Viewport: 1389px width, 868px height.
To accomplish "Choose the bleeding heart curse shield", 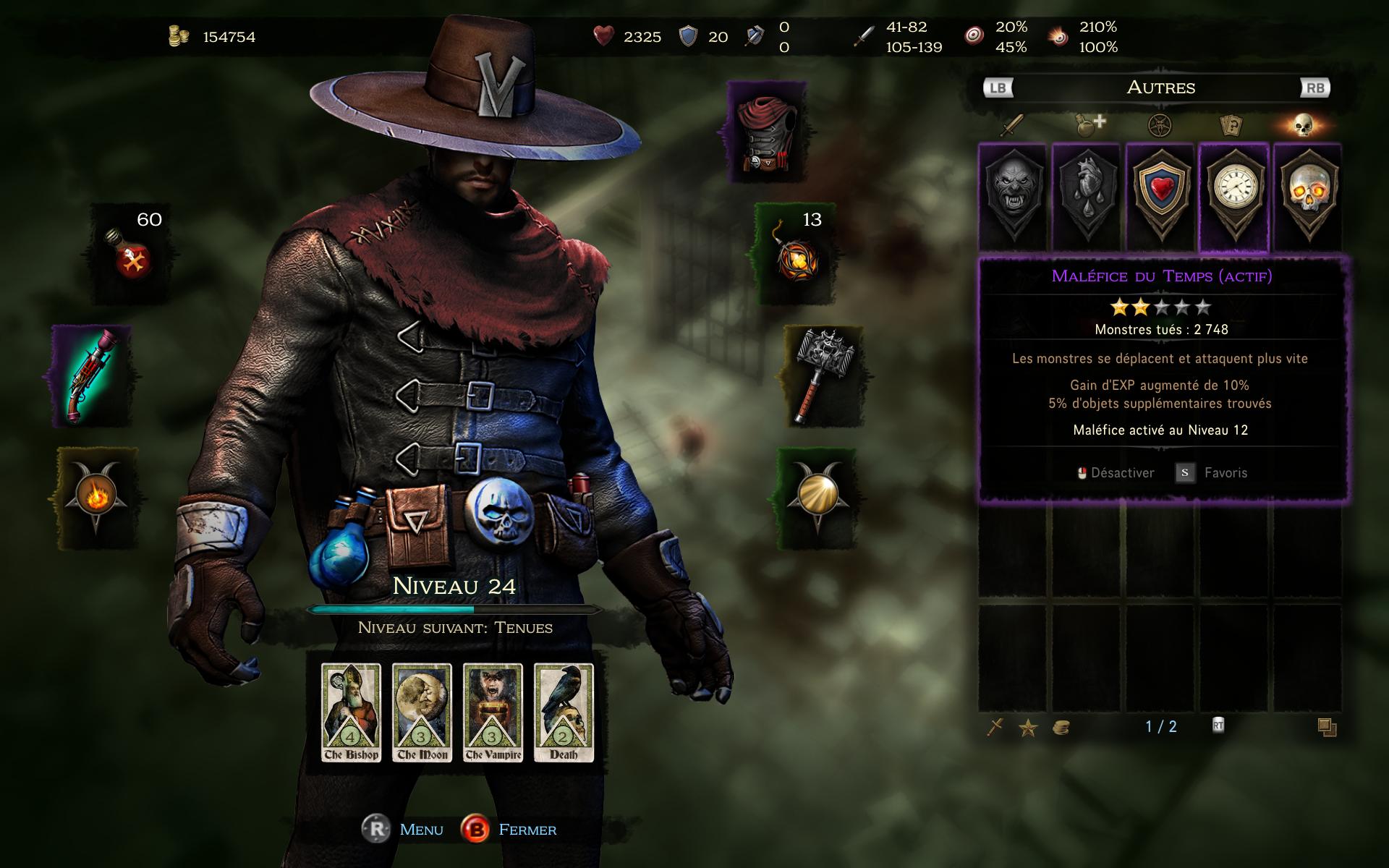I will (x=1087, y=197).
